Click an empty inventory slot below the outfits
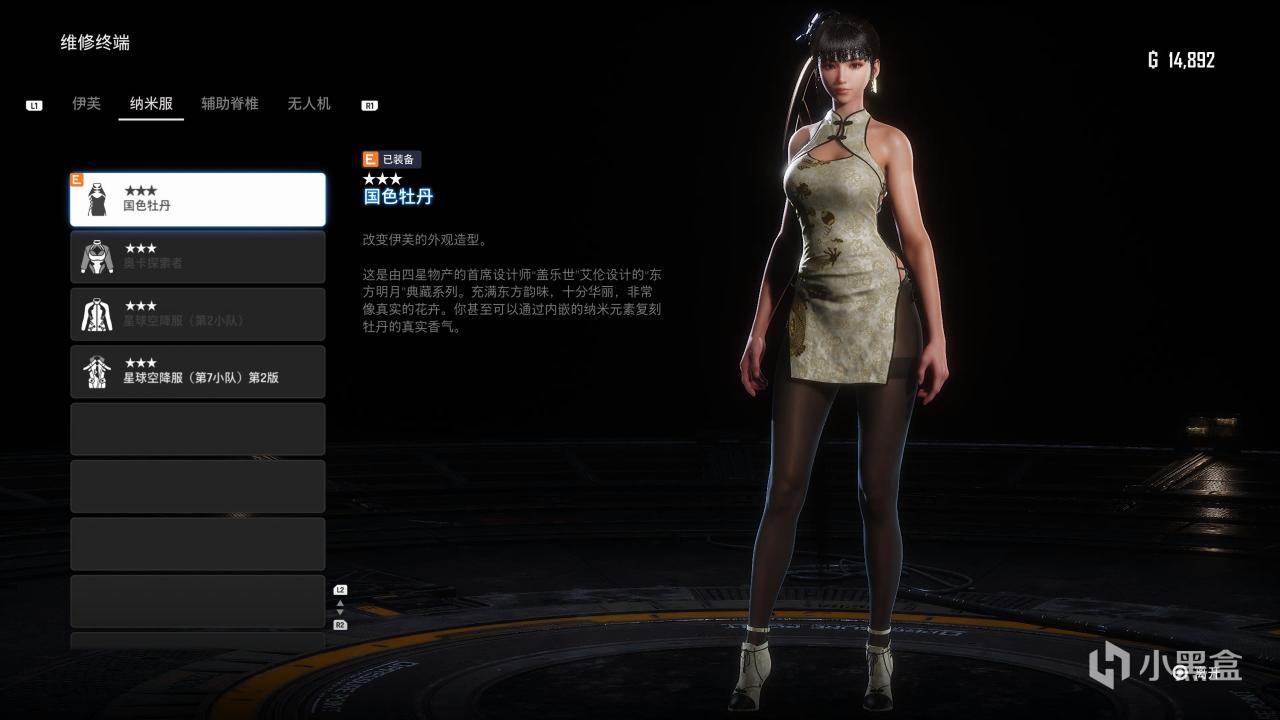Viewport: 1280px width, 720px height. 197,429
